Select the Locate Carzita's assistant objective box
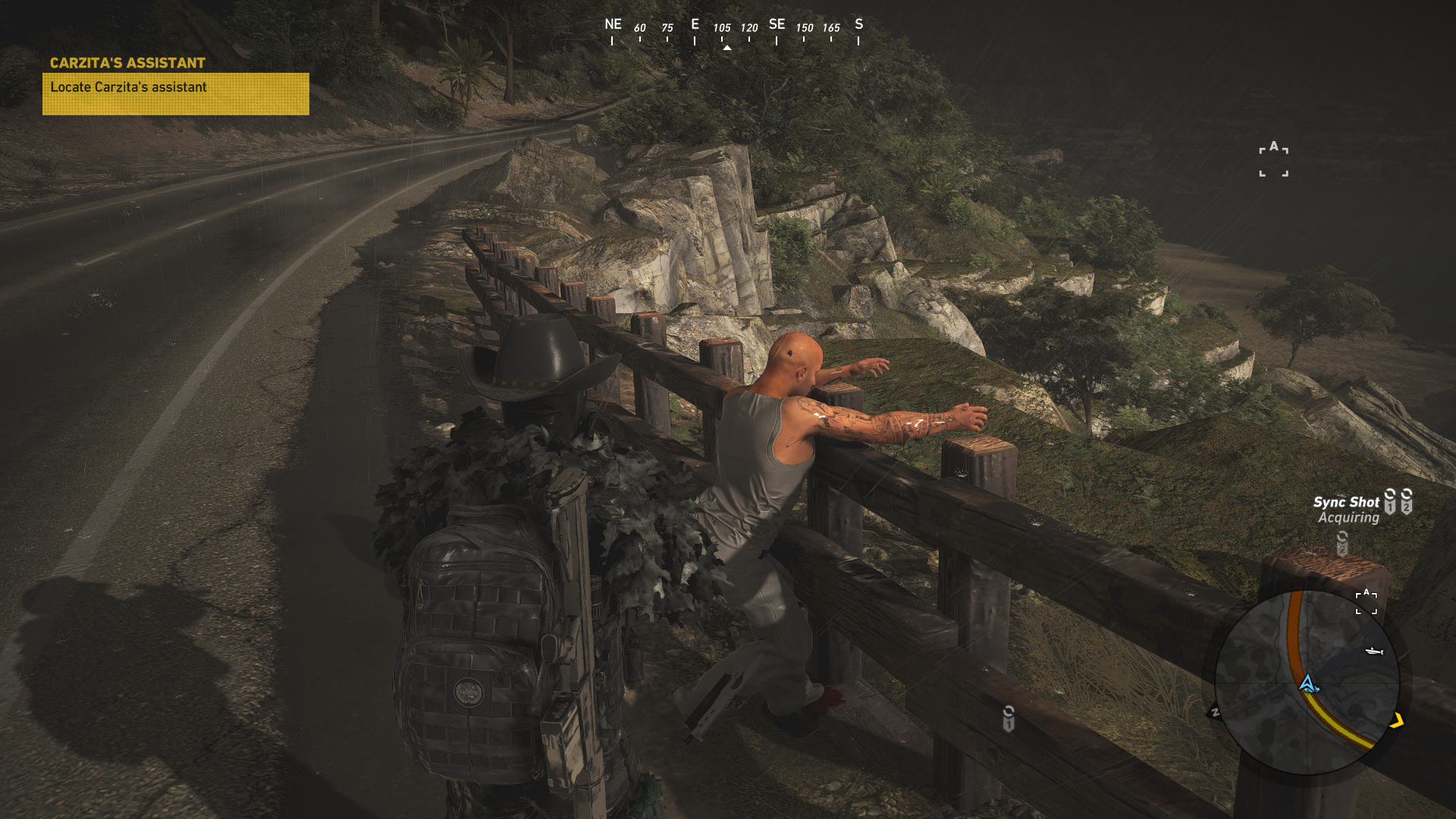This screenshot has width=1456, height=819. coord(175,93)
